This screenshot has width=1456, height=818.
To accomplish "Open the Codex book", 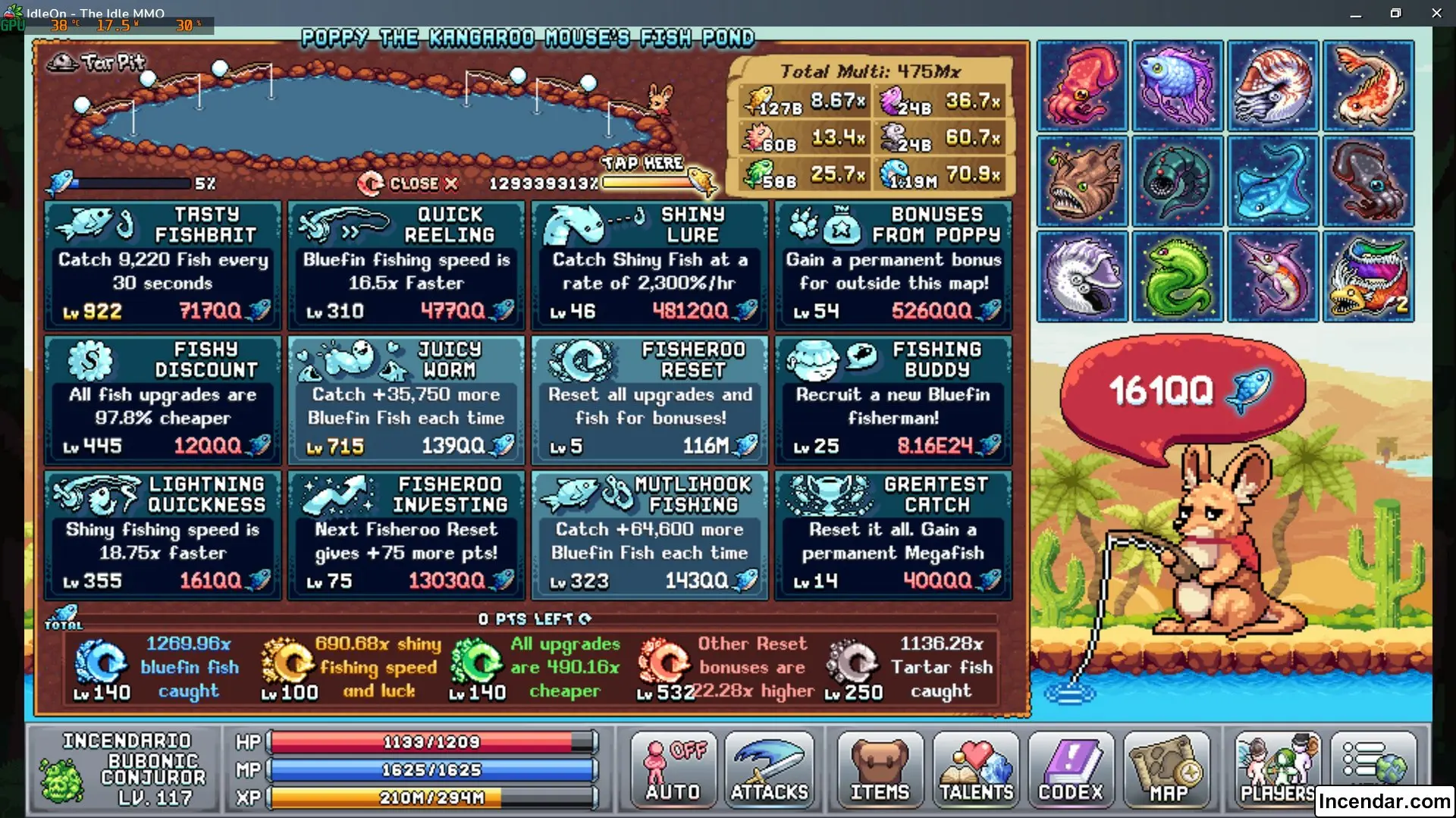I will [x=1070, y=770].
